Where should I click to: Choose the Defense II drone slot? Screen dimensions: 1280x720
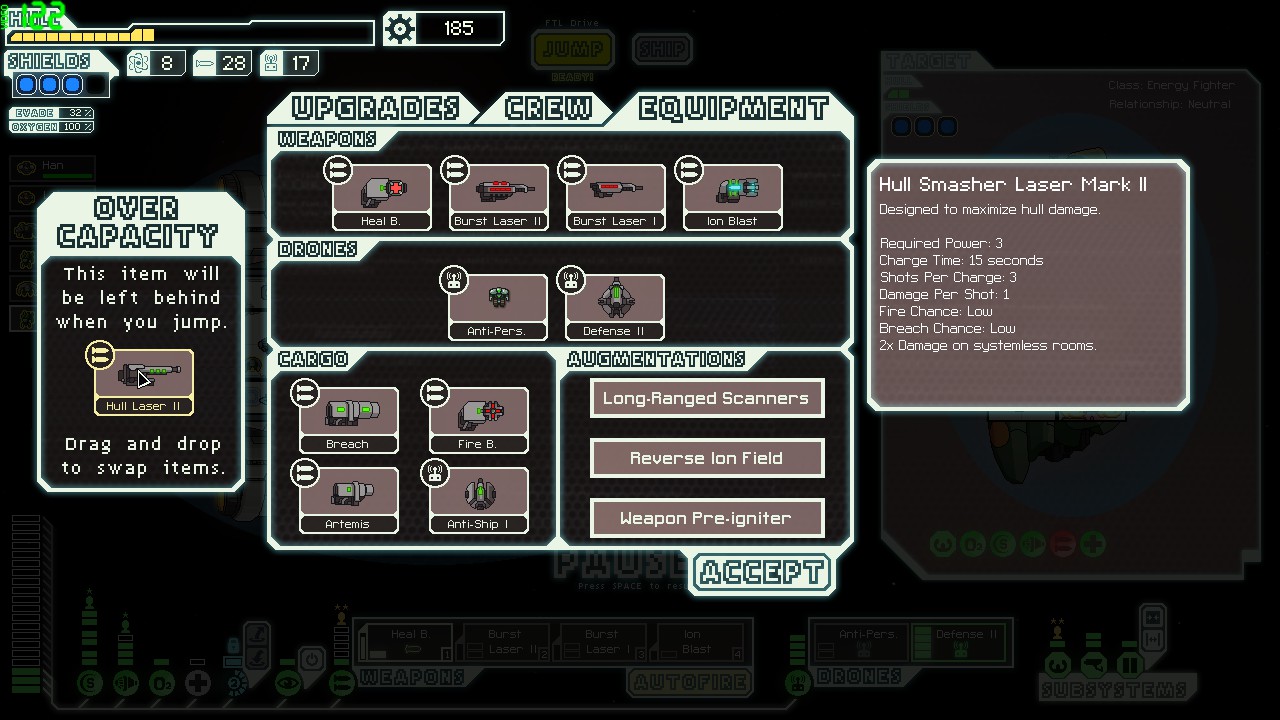tap(615, 307)
